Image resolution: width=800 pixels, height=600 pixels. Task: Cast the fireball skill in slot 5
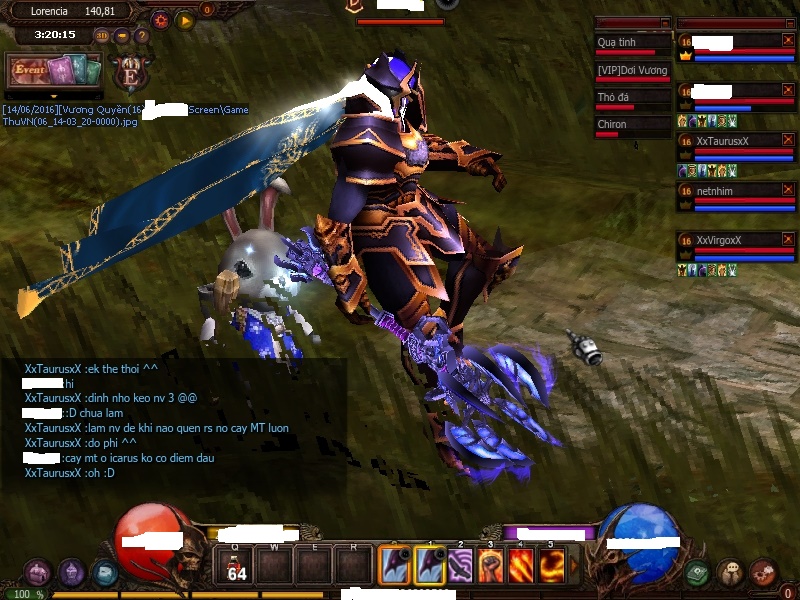551,566
